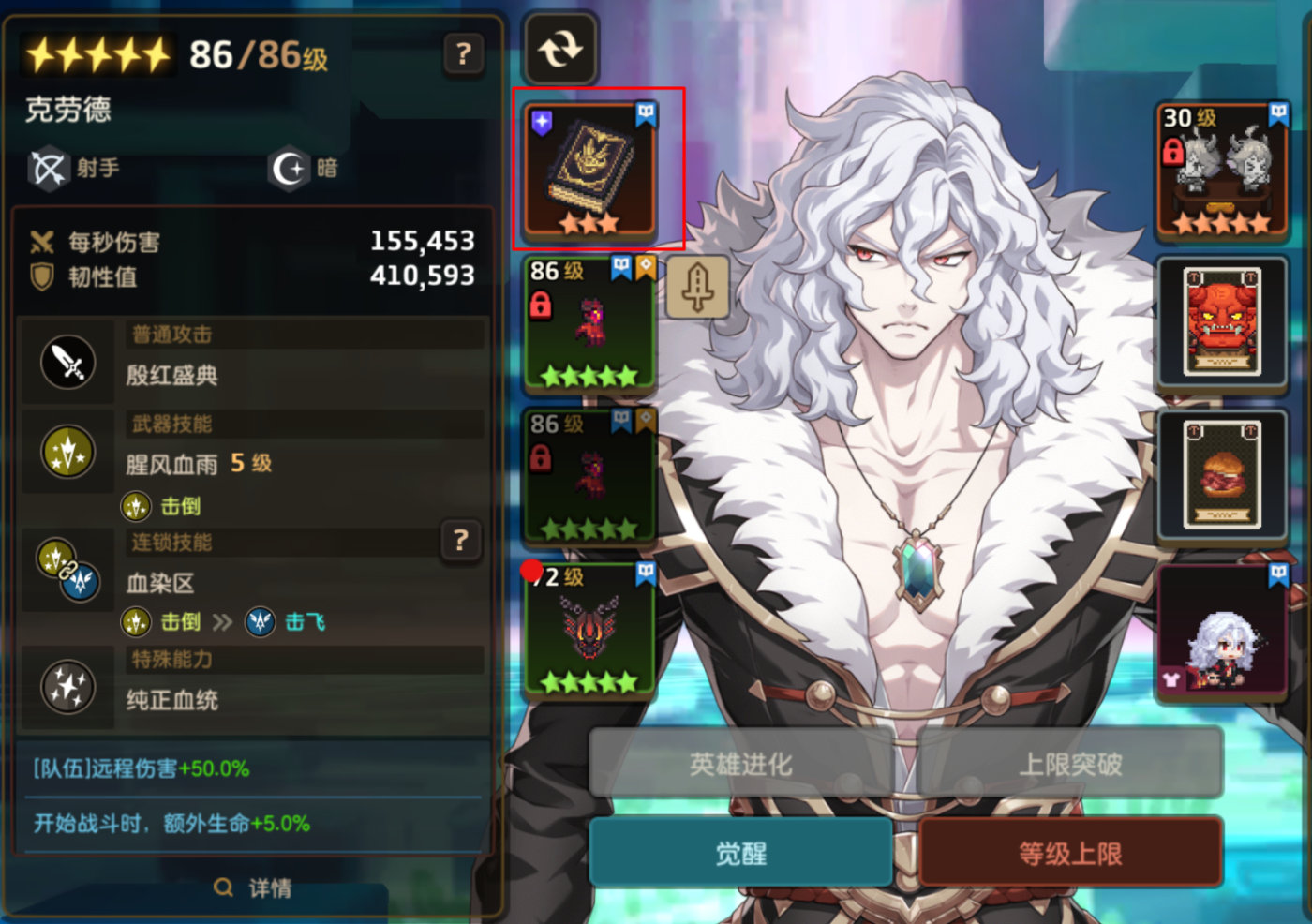Click the 英雄进化 button
The height and width of the screenshot is (924, 1312).
(x=740, y=764)
